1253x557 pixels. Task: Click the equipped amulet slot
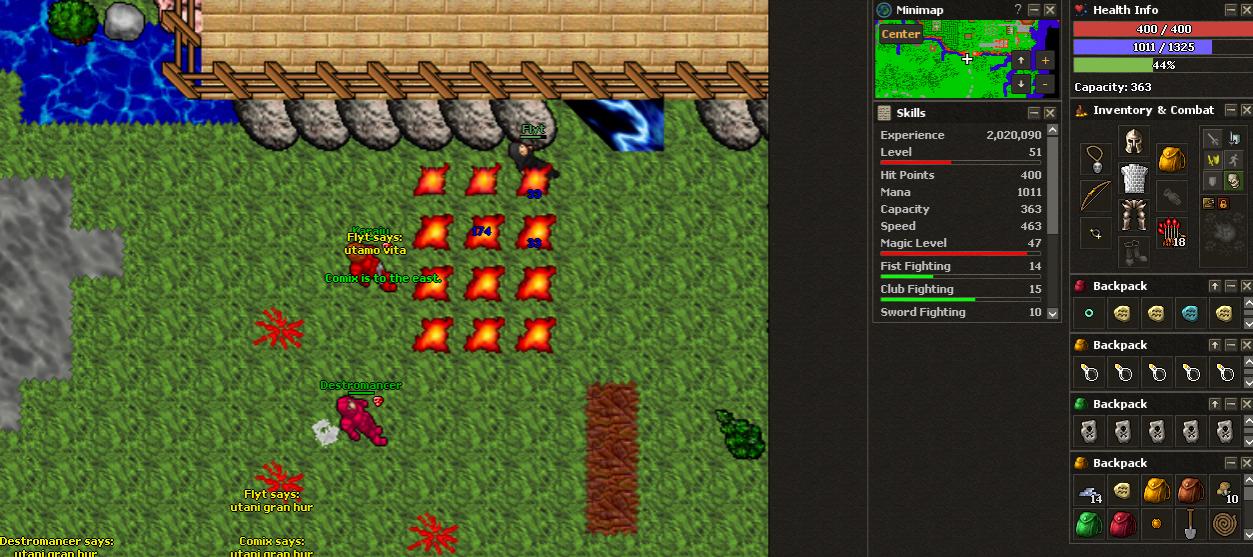1096,160
